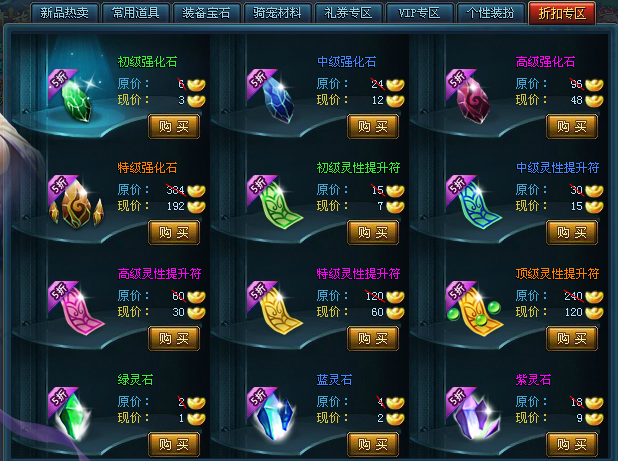Purchase the 高级强化石 item
Screen dimensions: 618x461
[572, 127]
